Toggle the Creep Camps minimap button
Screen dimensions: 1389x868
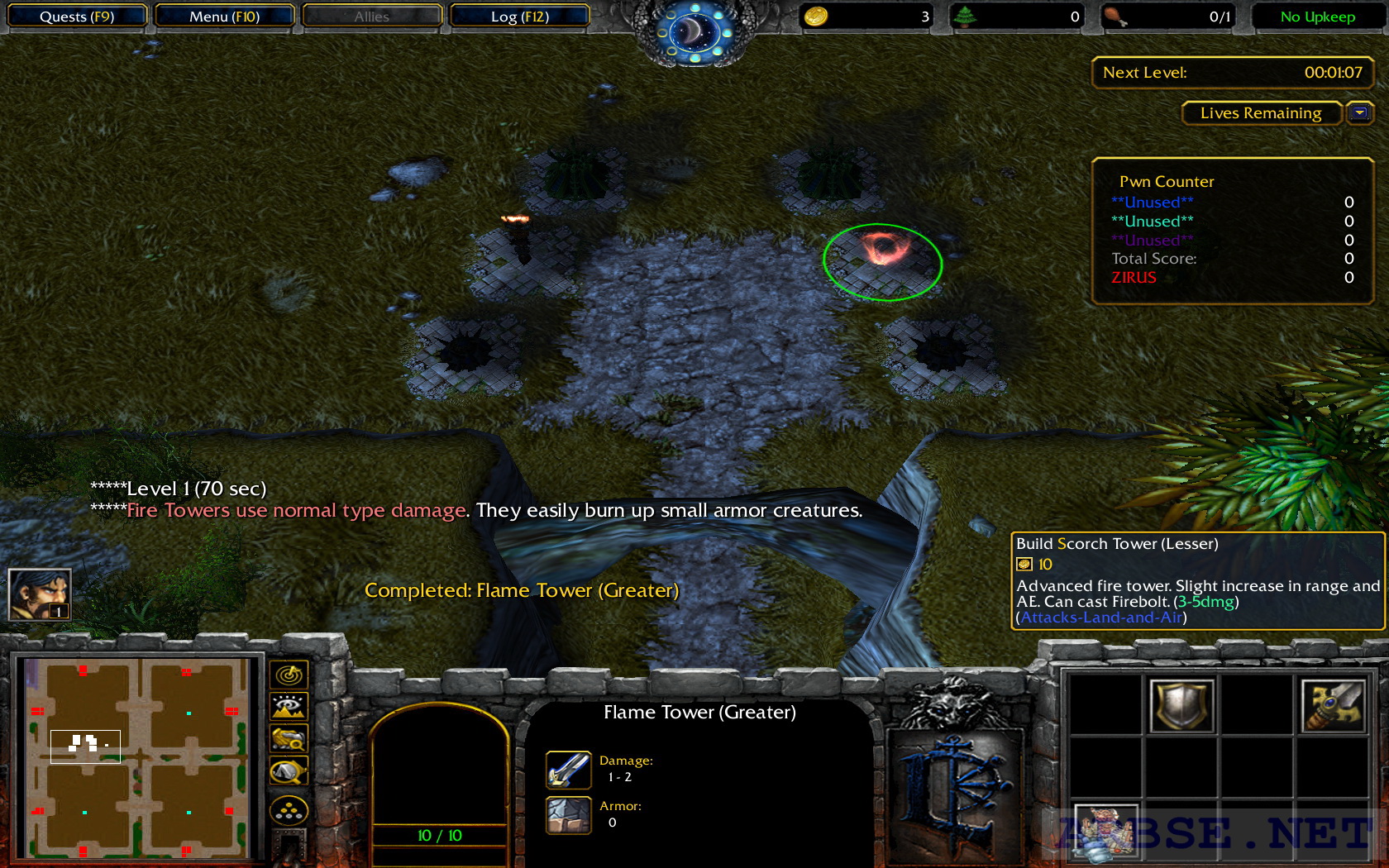(x=288, y=767)
